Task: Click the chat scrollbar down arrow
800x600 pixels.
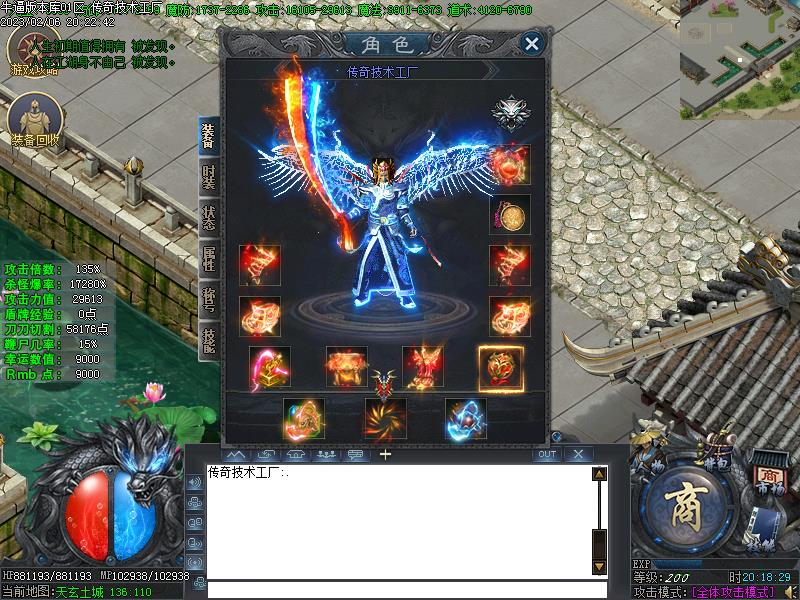Action: pos(599,567)
